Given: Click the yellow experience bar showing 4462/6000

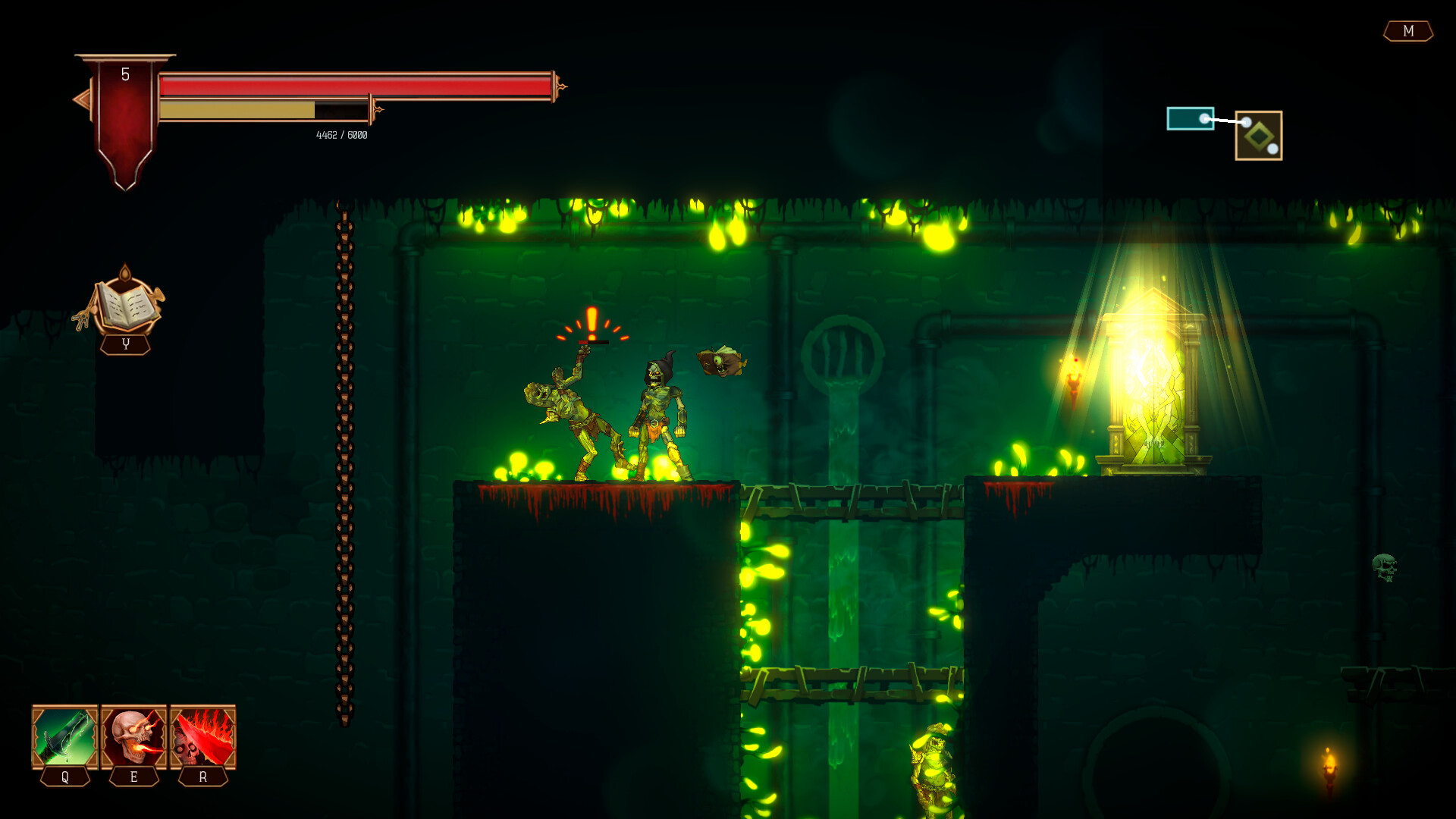Looking at the screenshot, I should click(x=265, y=108).
